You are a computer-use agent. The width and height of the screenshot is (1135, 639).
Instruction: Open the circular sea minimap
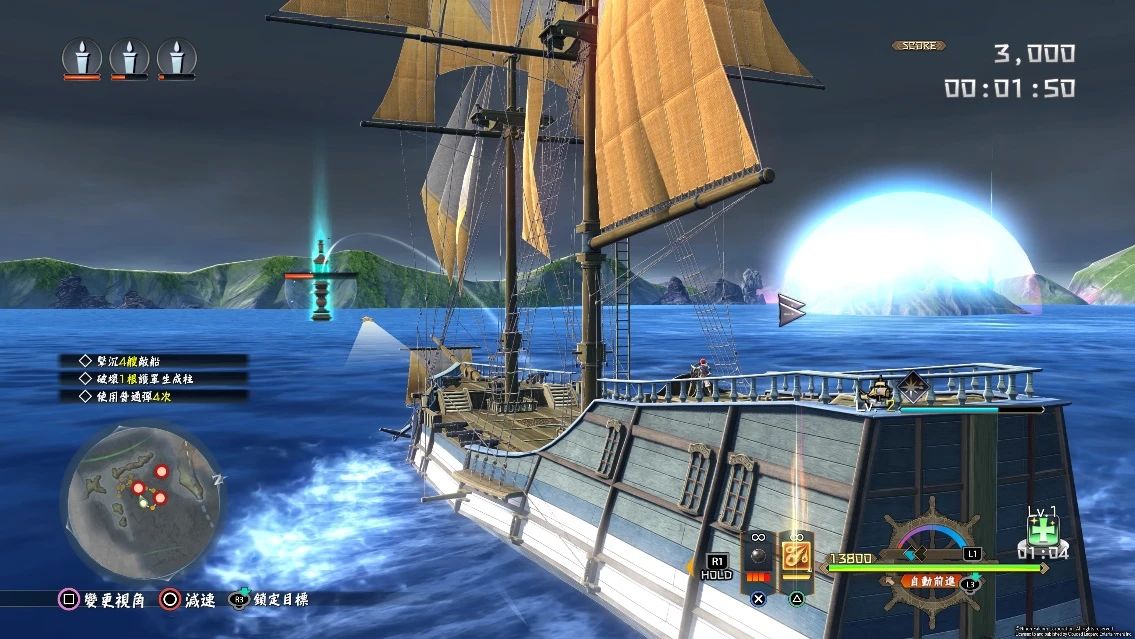coord(143,489)
